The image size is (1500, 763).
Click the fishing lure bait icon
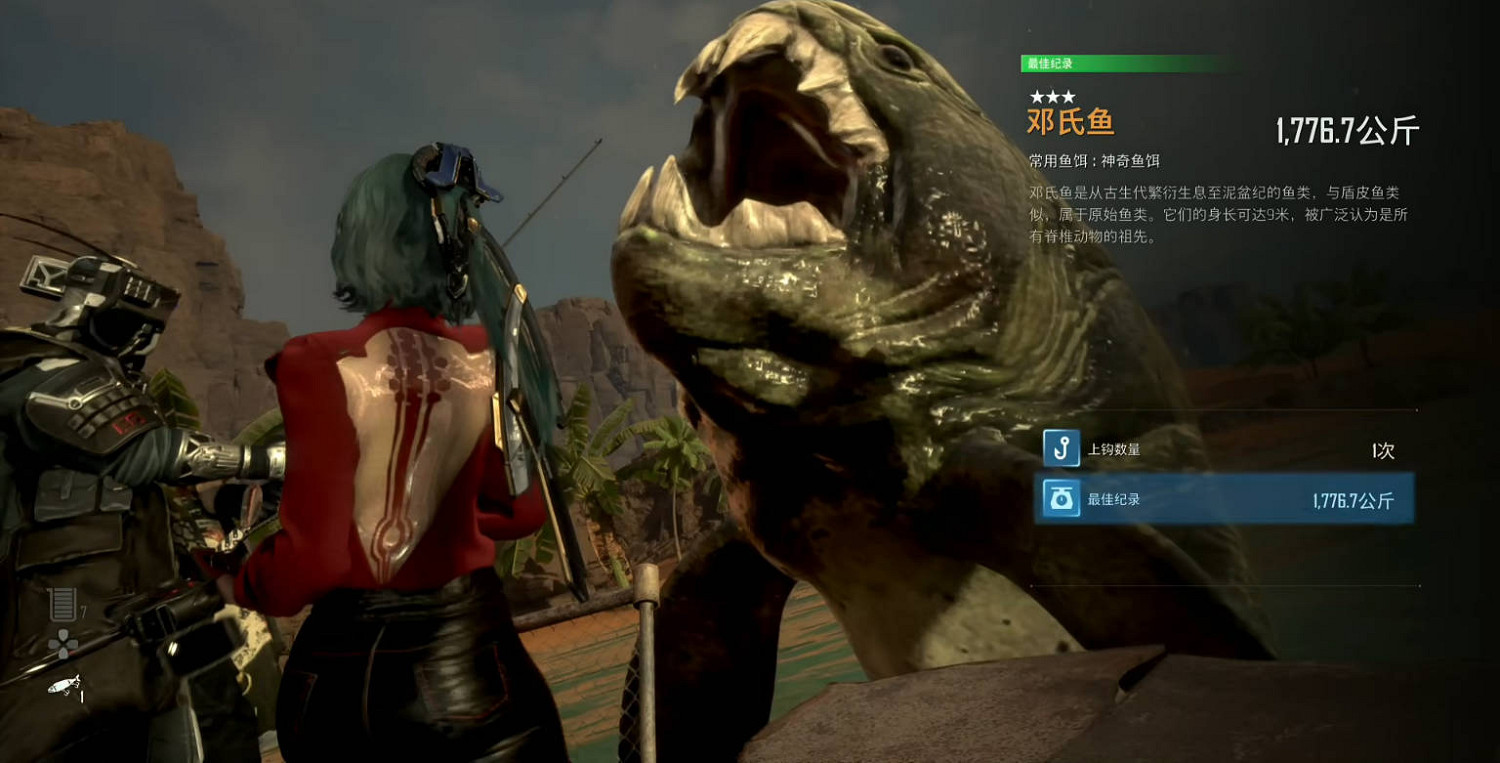pos(63,684)
